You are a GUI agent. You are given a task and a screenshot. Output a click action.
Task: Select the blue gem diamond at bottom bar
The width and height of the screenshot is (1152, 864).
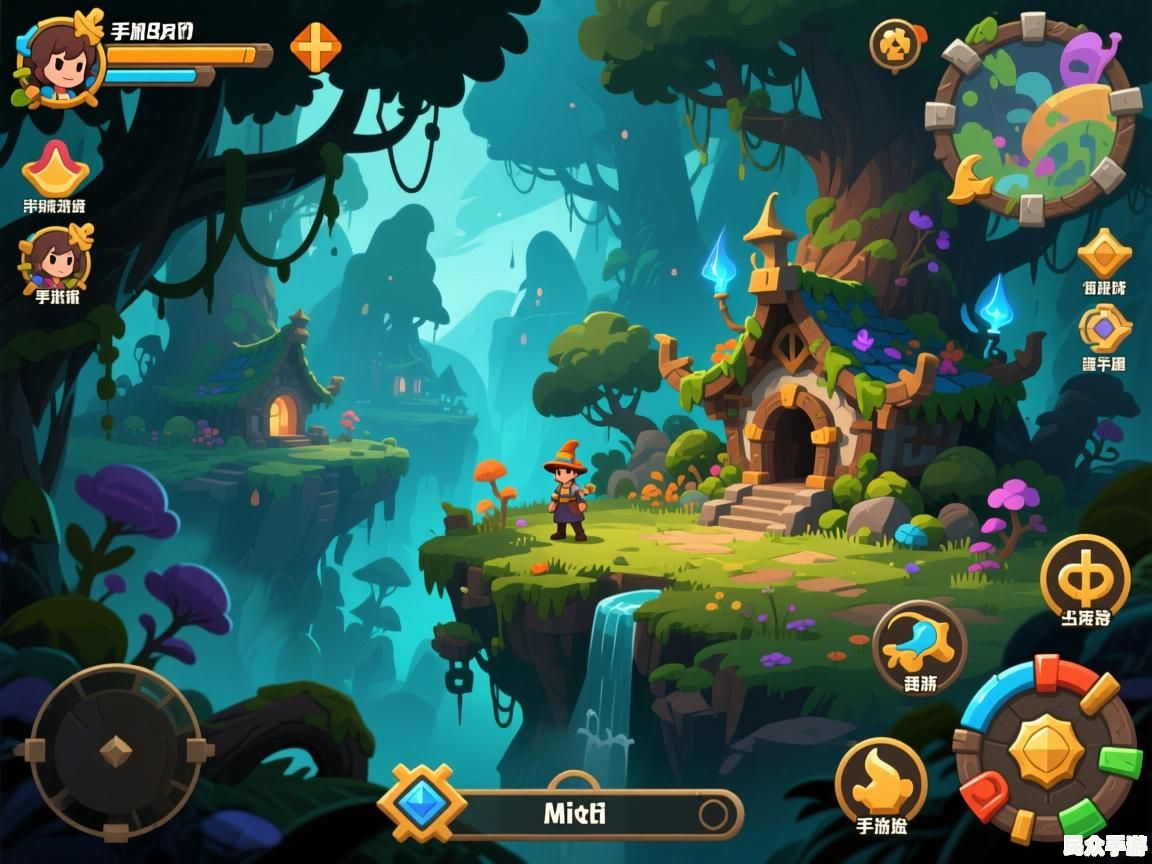(422, 803)
